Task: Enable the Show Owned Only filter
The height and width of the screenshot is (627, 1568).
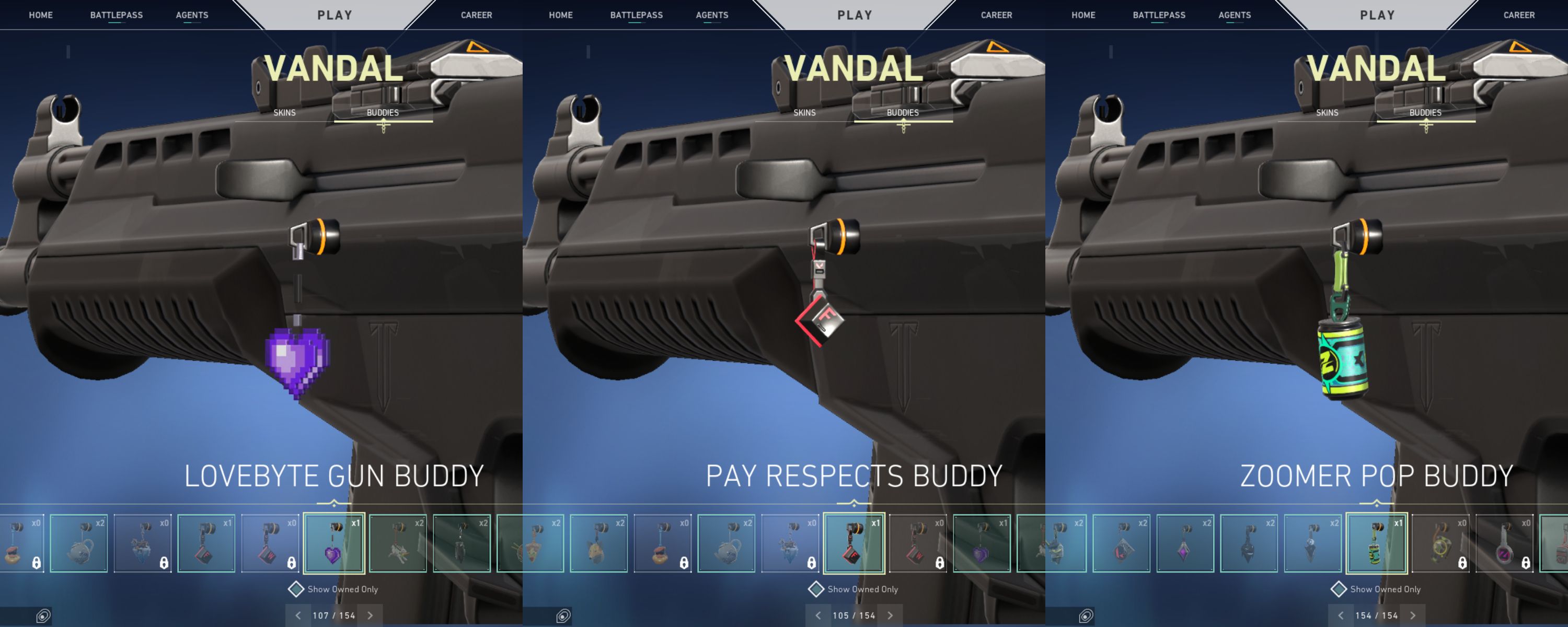Action: [296, 589]
